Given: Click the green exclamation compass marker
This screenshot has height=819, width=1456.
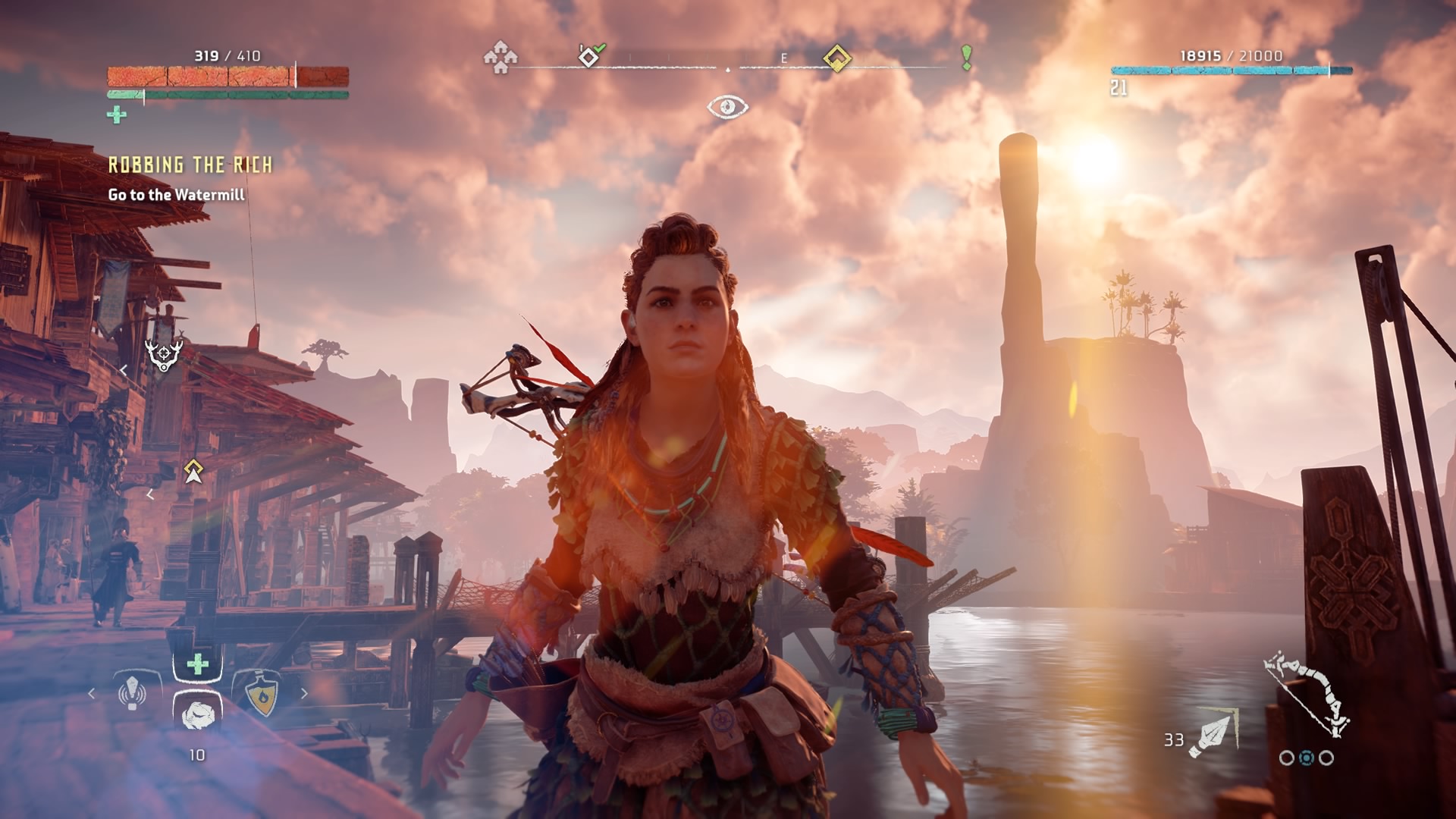Looking at the screenshot, I should click(x=966, y=58).
